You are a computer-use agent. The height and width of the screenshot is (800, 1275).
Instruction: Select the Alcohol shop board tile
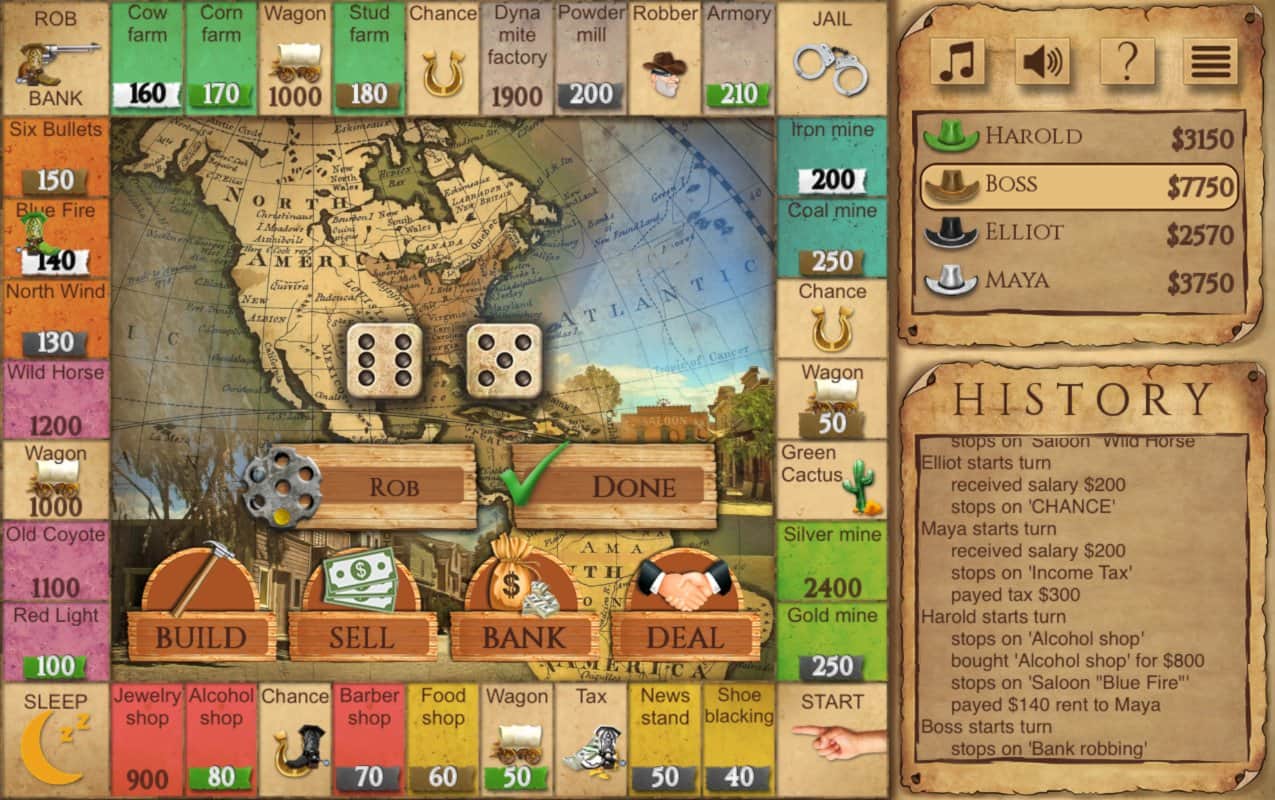221,740
